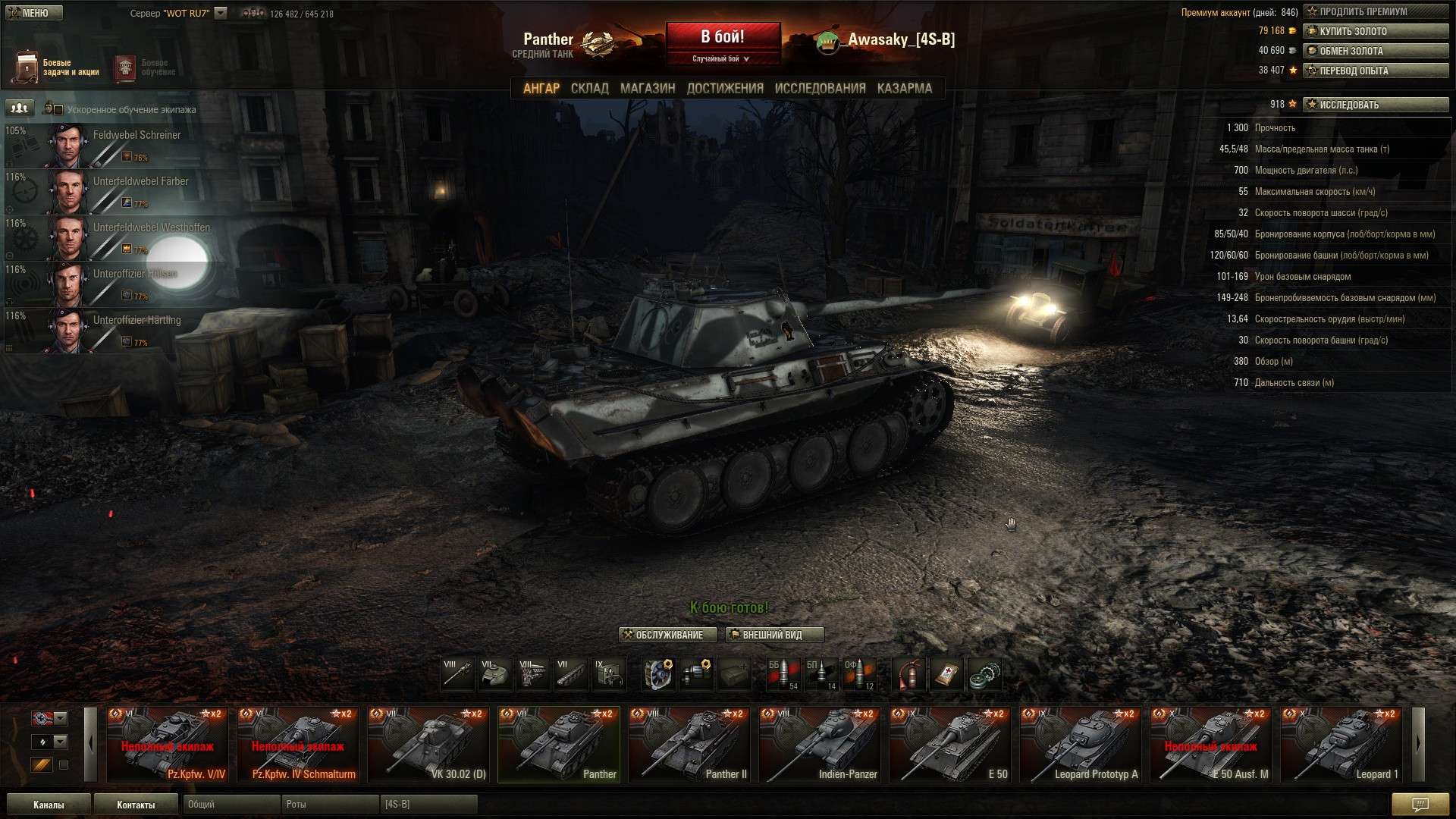This screenshot has width=1456, height=819.
Task: Click ПРОДЛИТЬ ПРЕМИУМ button
Action: click(1375, 11)
